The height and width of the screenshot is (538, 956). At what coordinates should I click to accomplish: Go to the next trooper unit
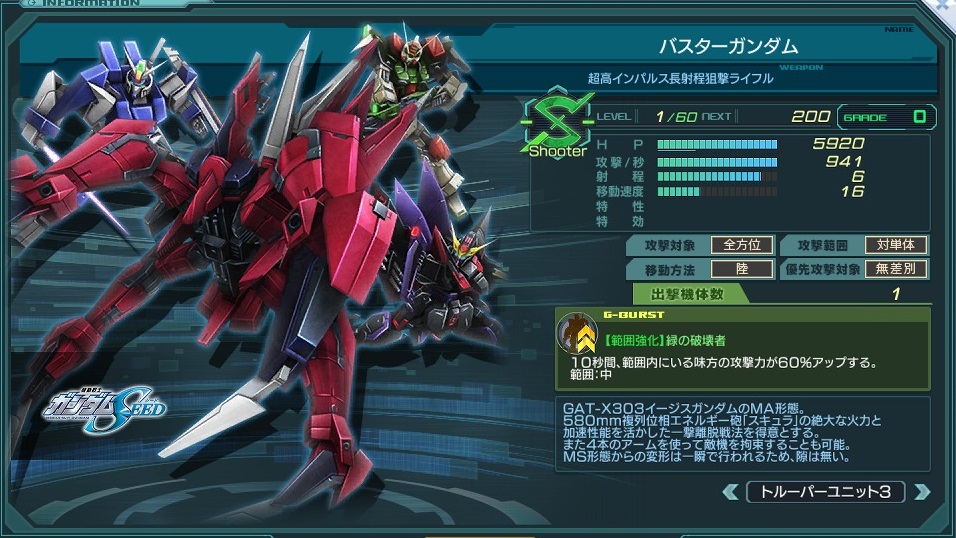click(x=922, y=492)
